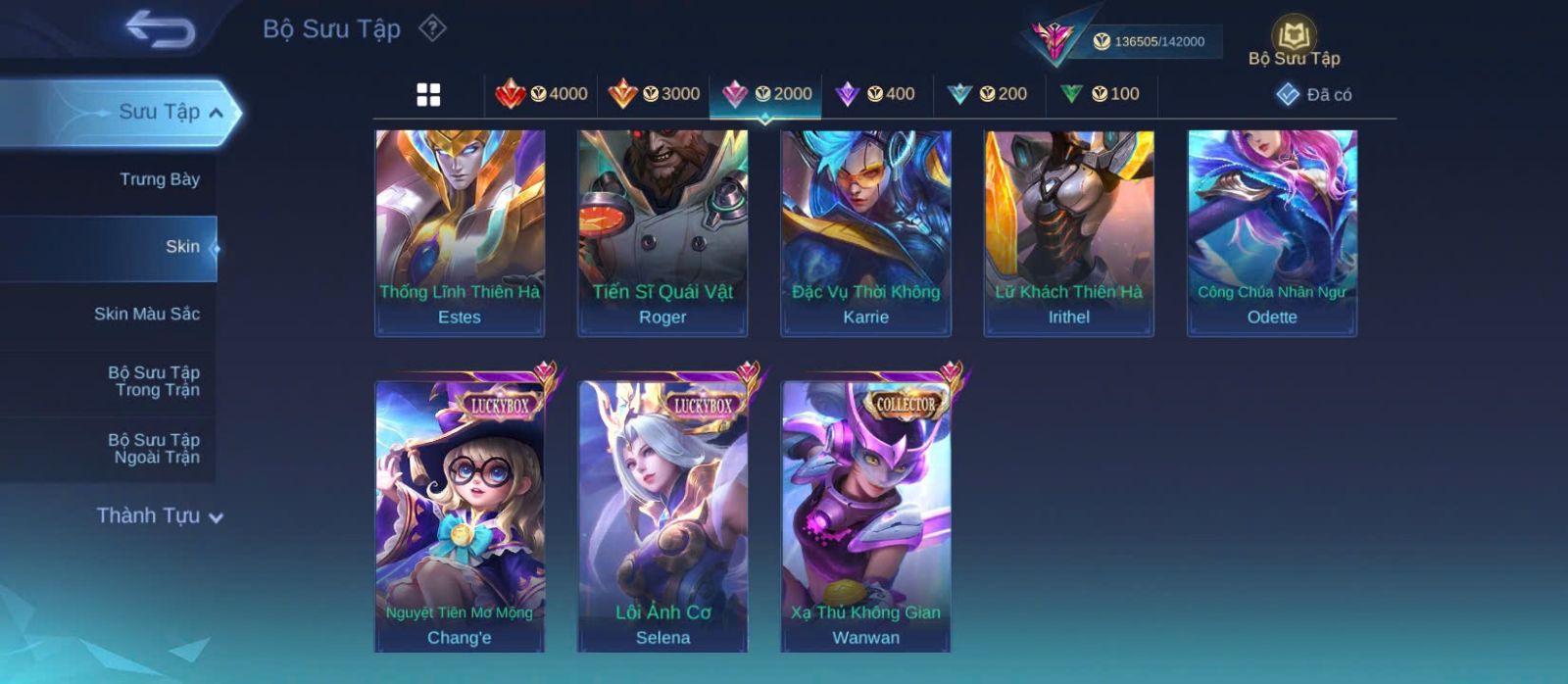Select the 200 point tier tab
The width and height of the screenshot is (1568, 684).
pos(988,94)
